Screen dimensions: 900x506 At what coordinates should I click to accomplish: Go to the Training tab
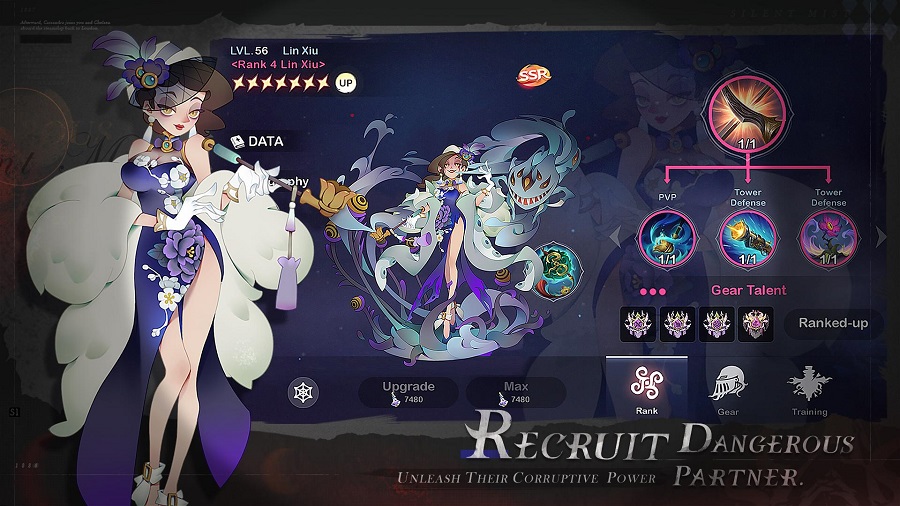pyautogui.click(x=809, y=389)
